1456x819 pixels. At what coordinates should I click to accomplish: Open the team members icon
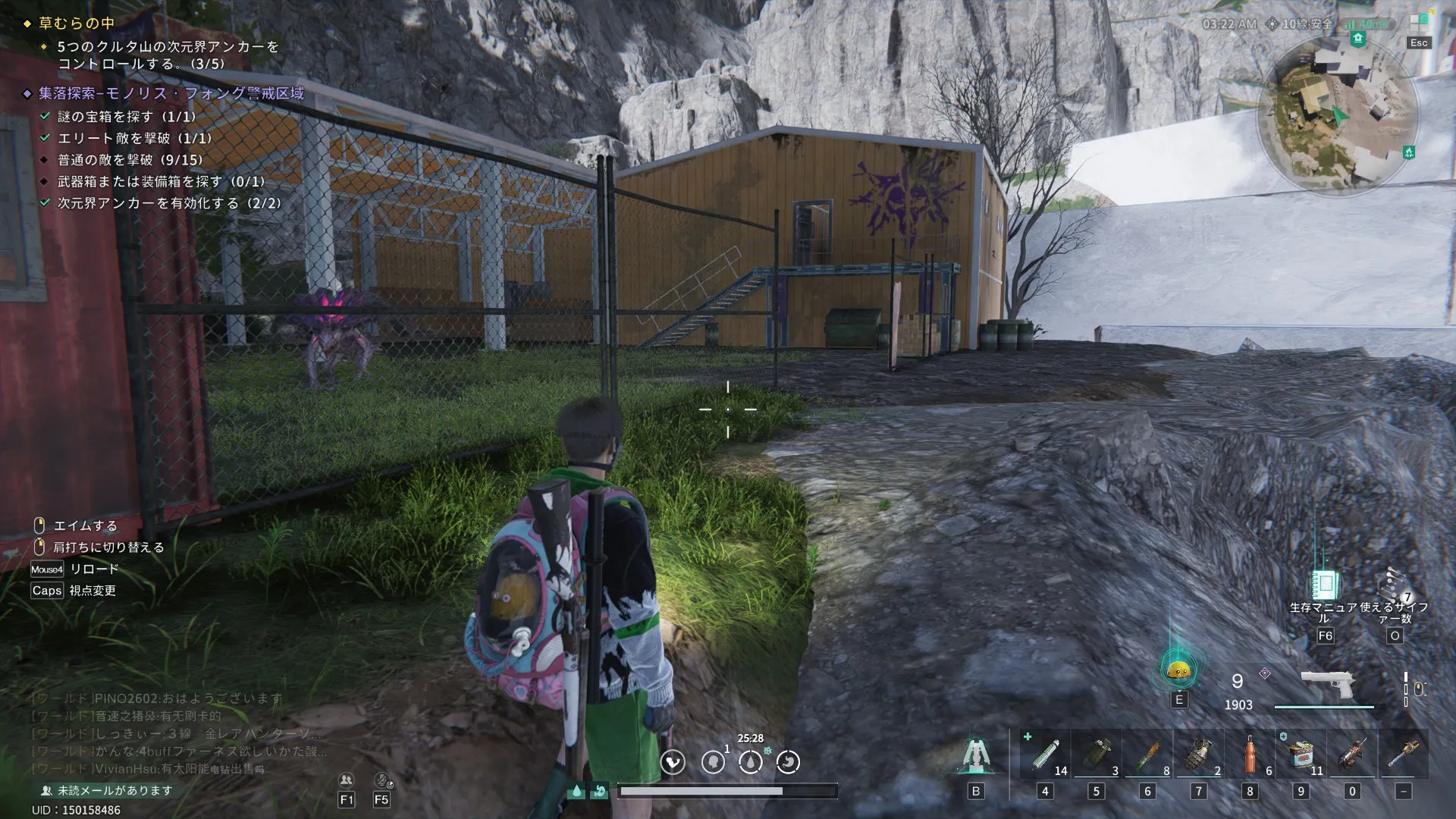click(x=347, y=780)
